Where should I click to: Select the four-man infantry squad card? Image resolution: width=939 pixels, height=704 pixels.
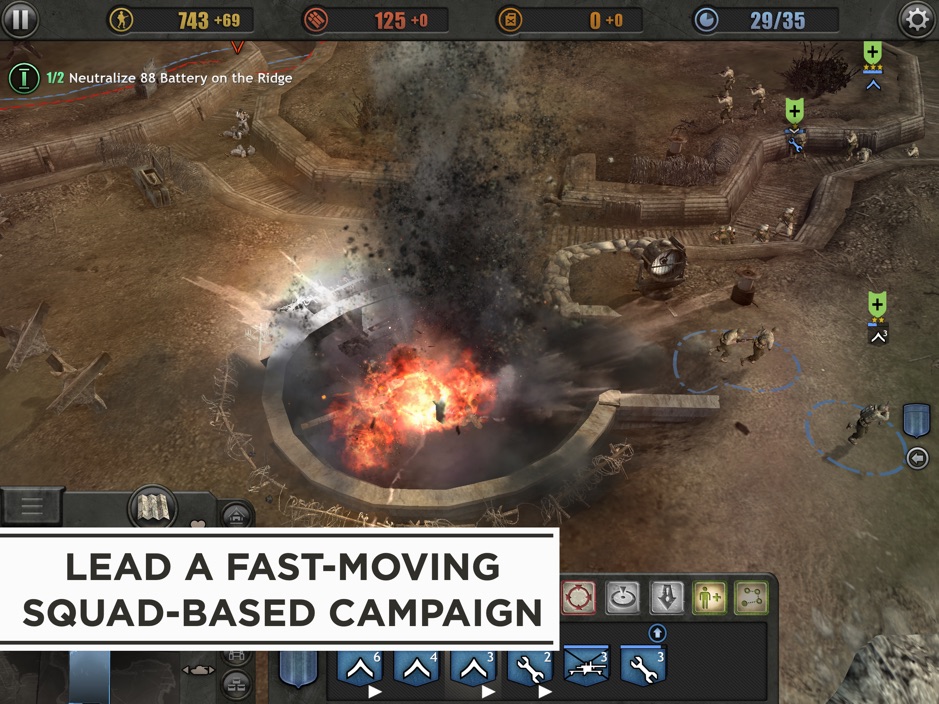(x=418, y=667)
